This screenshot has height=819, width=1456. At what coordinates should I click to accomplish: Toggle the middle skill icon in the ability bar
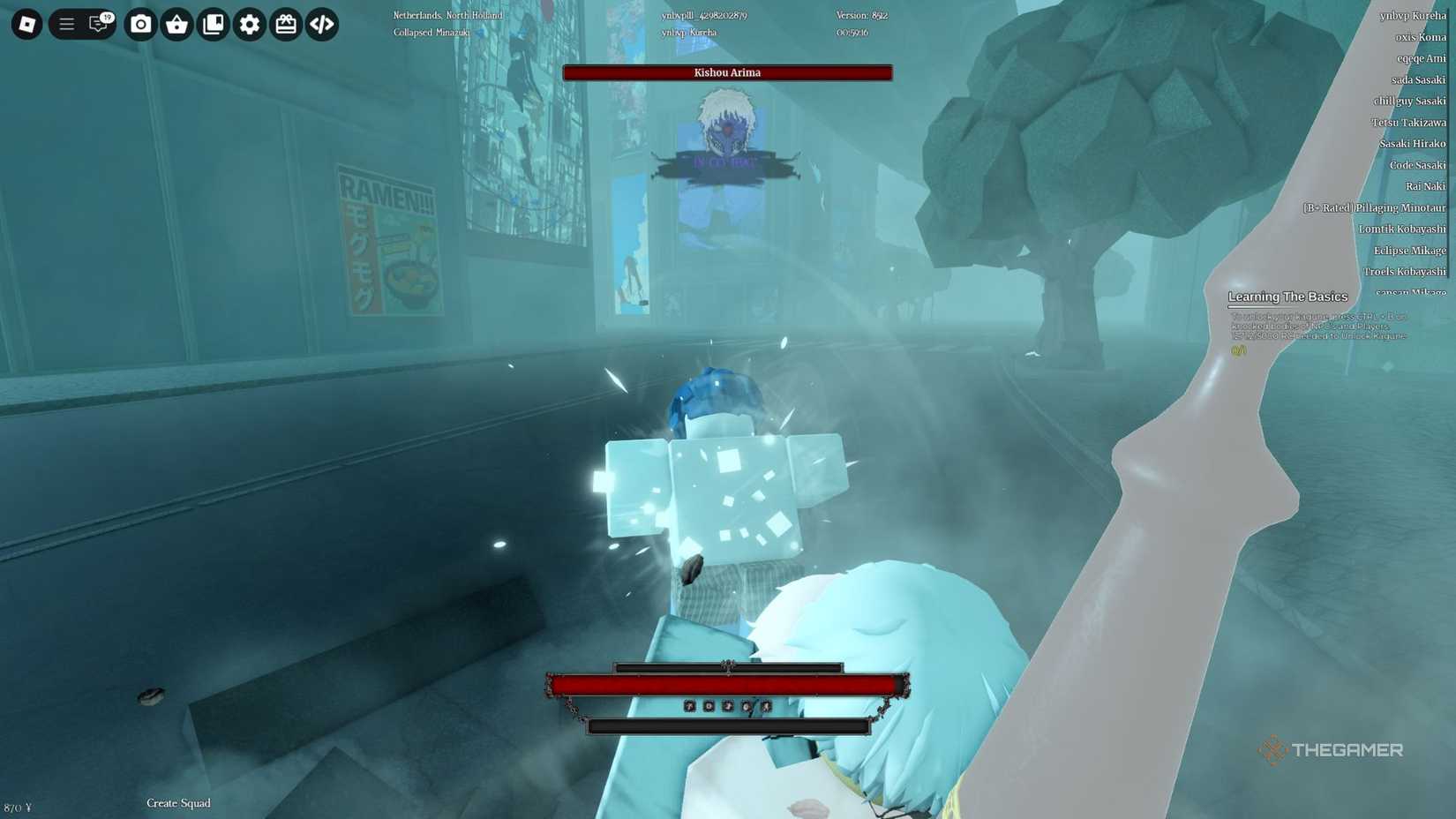click(729, 707)
